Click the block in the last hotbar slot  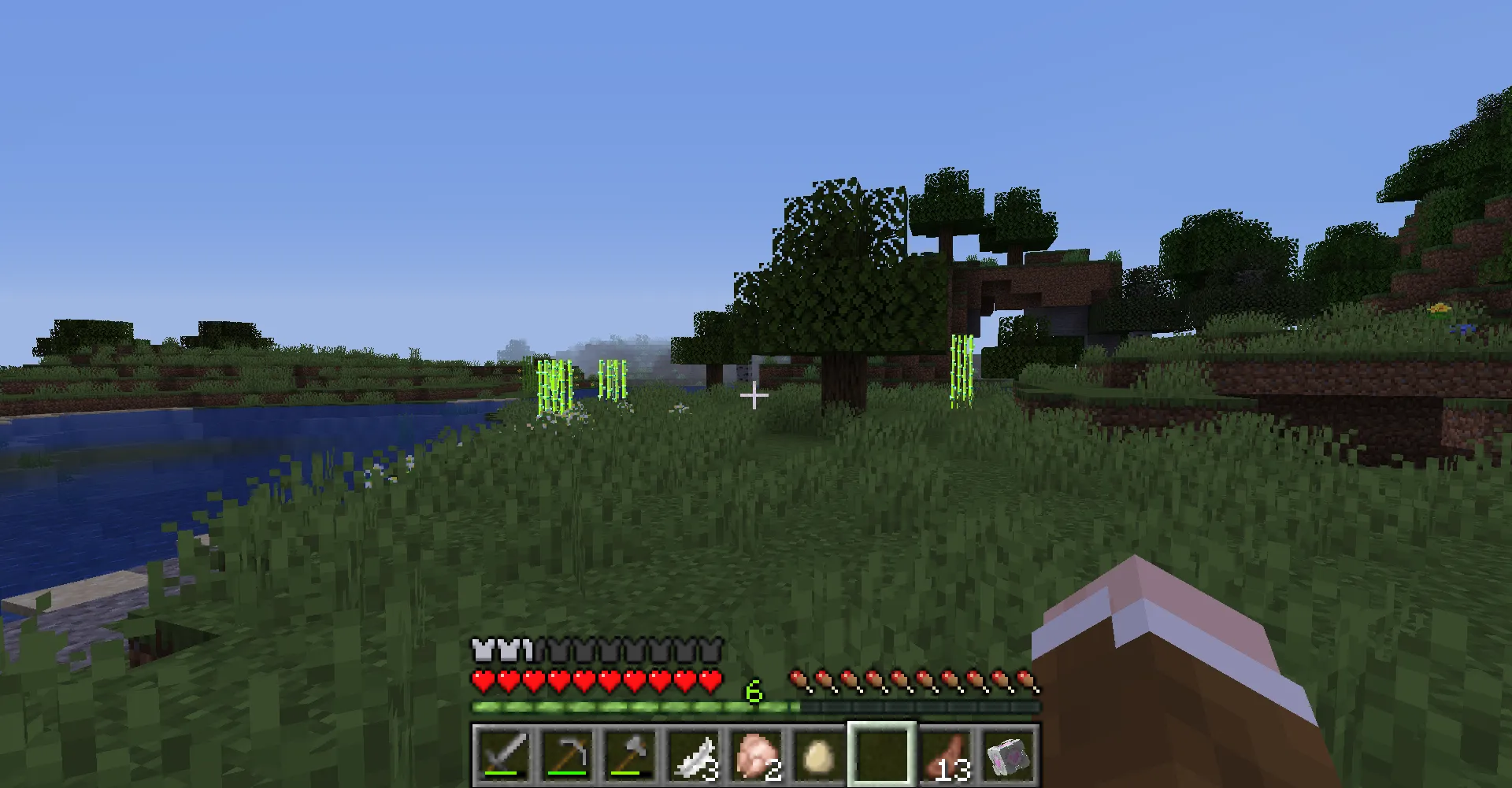pos(1009,756)
